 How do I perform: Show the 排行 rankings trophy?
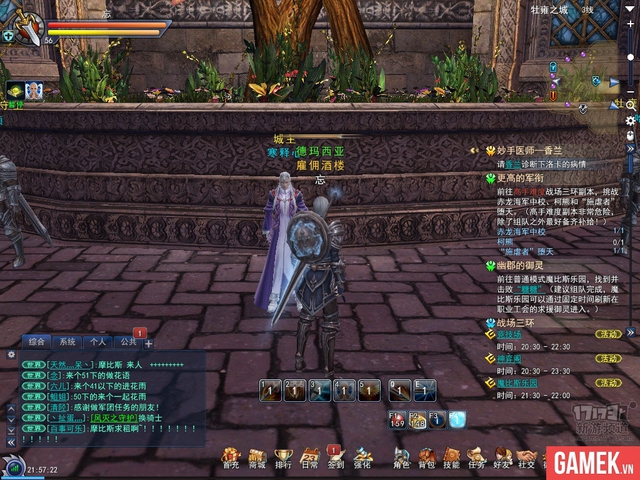point(283,458)
